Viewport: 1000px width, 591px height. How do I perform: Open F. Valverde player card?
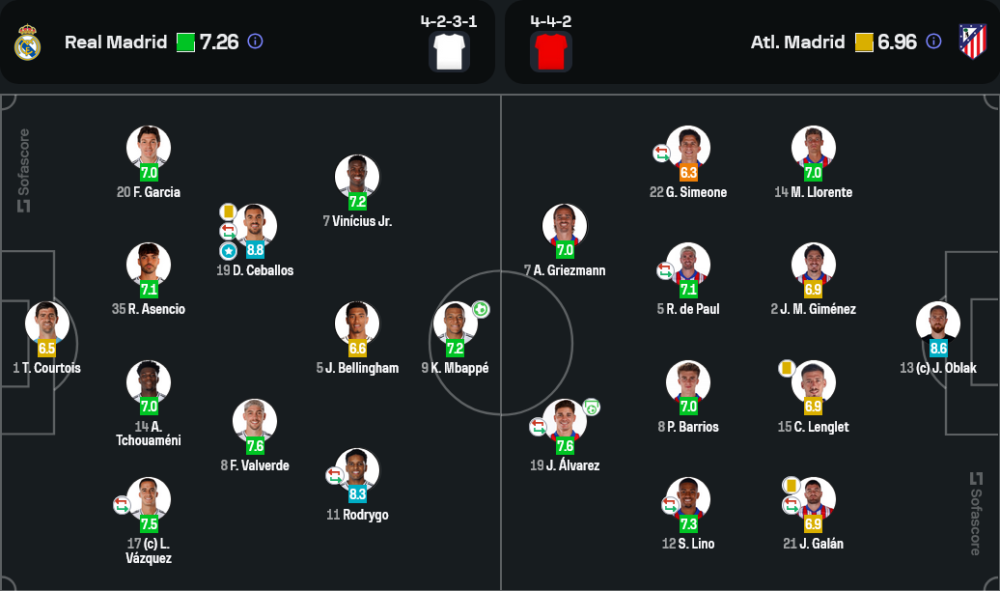(254, 421)
